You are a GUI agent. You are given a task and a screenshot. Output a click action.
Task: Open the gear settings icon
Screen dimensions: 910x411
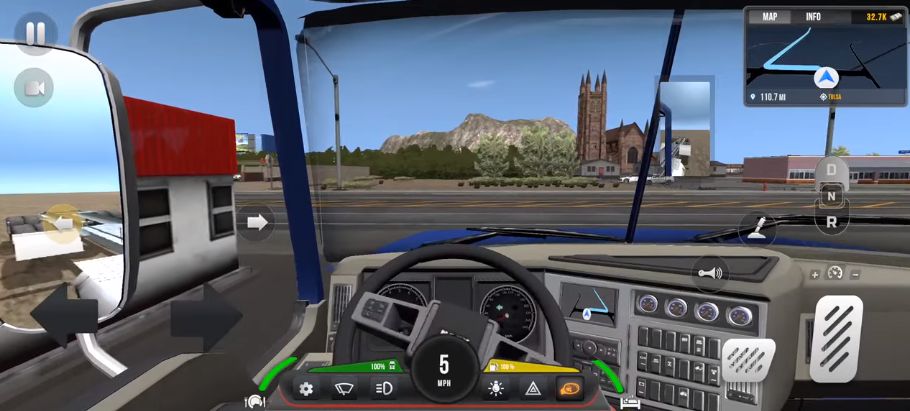tap(307, 389)
